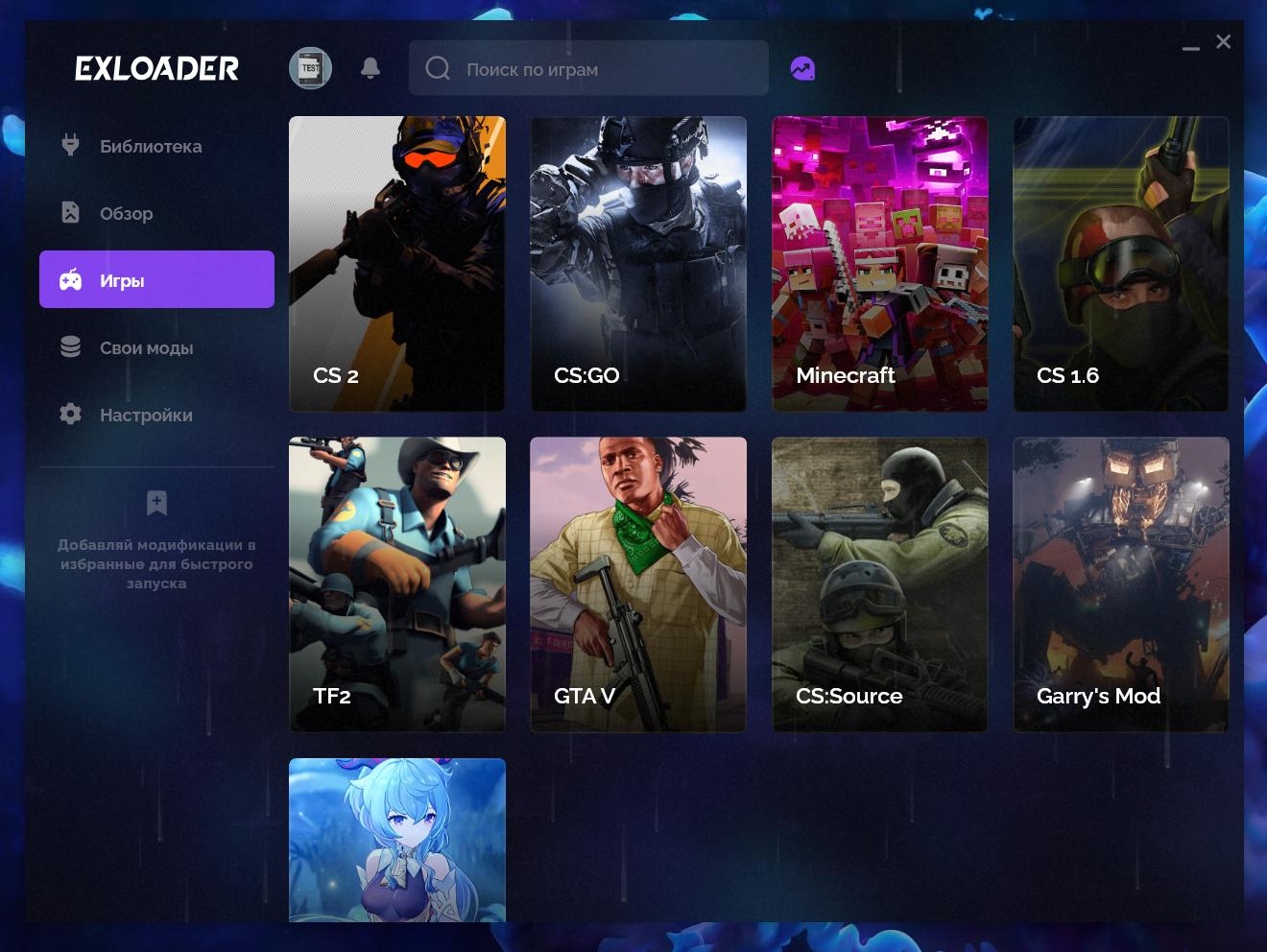Click the magnifier icon in the search bar
Viewport: 1267px width, 952px height.
(x=438, y=68)
